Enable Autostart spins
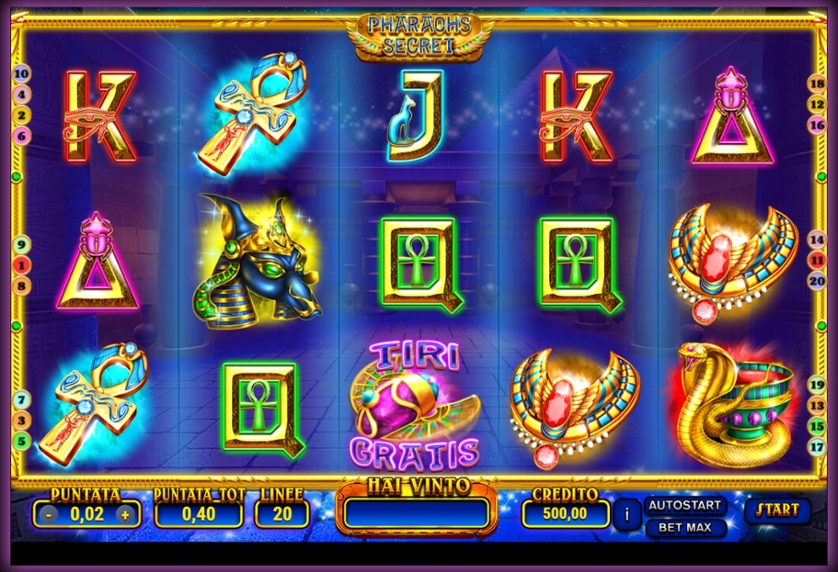 686,504
